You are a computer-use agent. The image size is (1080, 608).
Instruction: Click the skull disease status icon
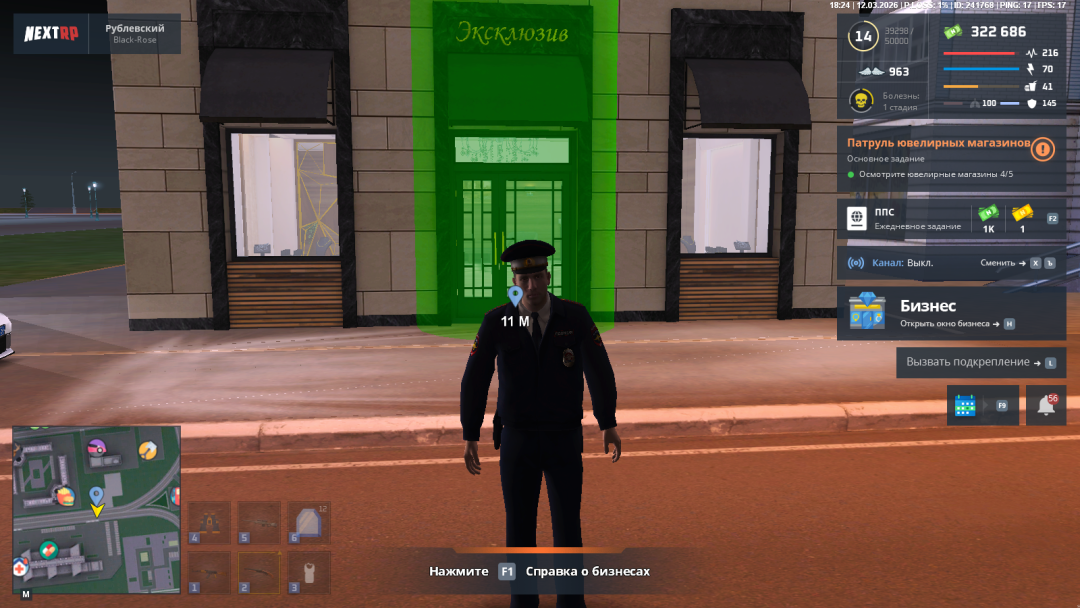[859, 101]
